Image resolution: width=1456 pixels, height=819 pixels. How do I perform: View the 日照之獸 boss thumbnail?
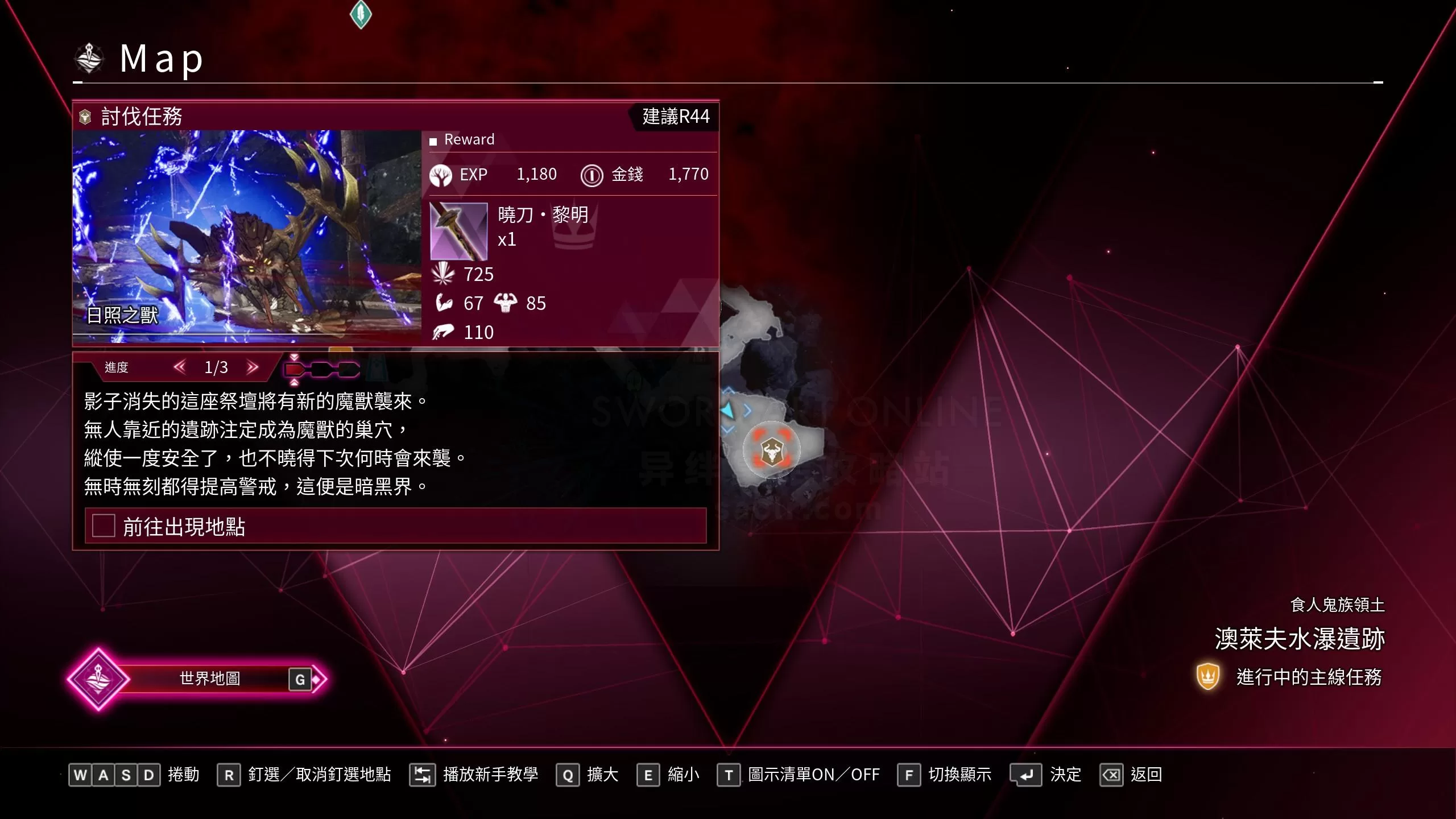pos(247,236)
